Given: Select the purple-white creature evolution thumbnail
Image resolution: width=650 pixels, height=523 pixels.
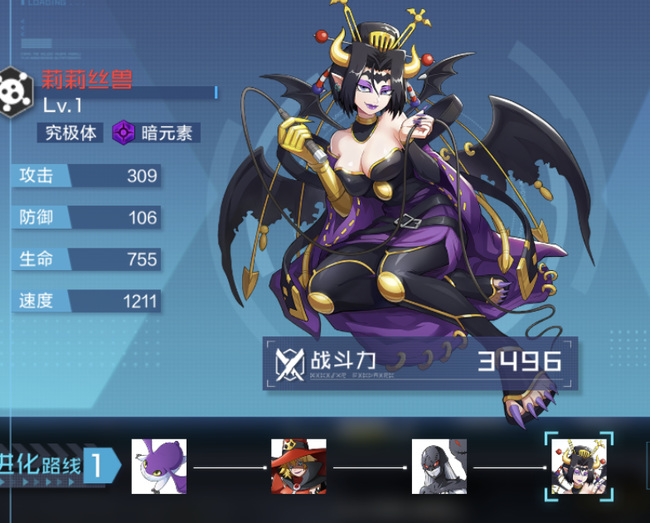Looking at the screenshot, I should [159, 466].
